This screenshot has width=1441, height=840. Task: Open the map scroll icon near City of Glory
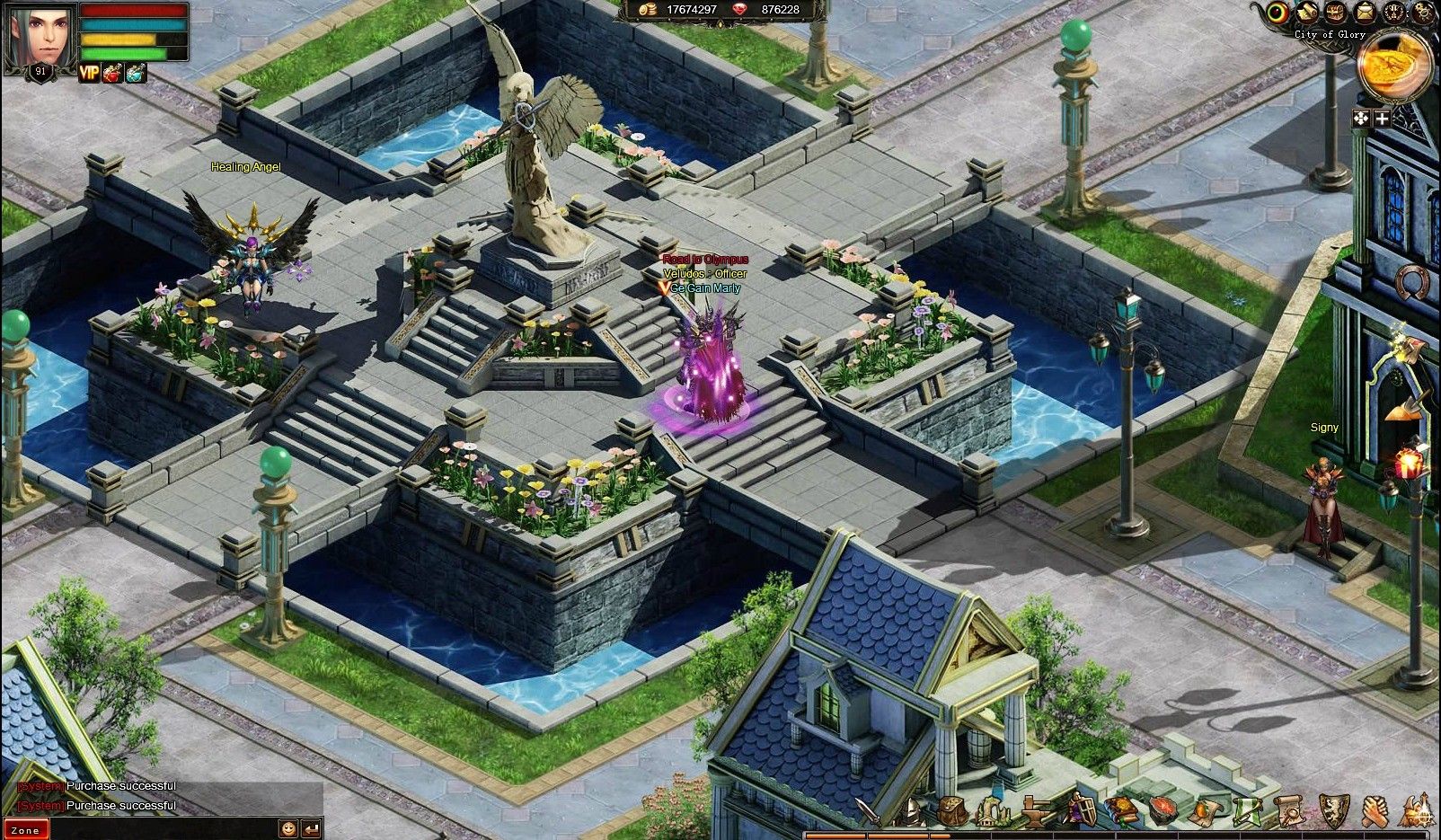coord(1305,13)
